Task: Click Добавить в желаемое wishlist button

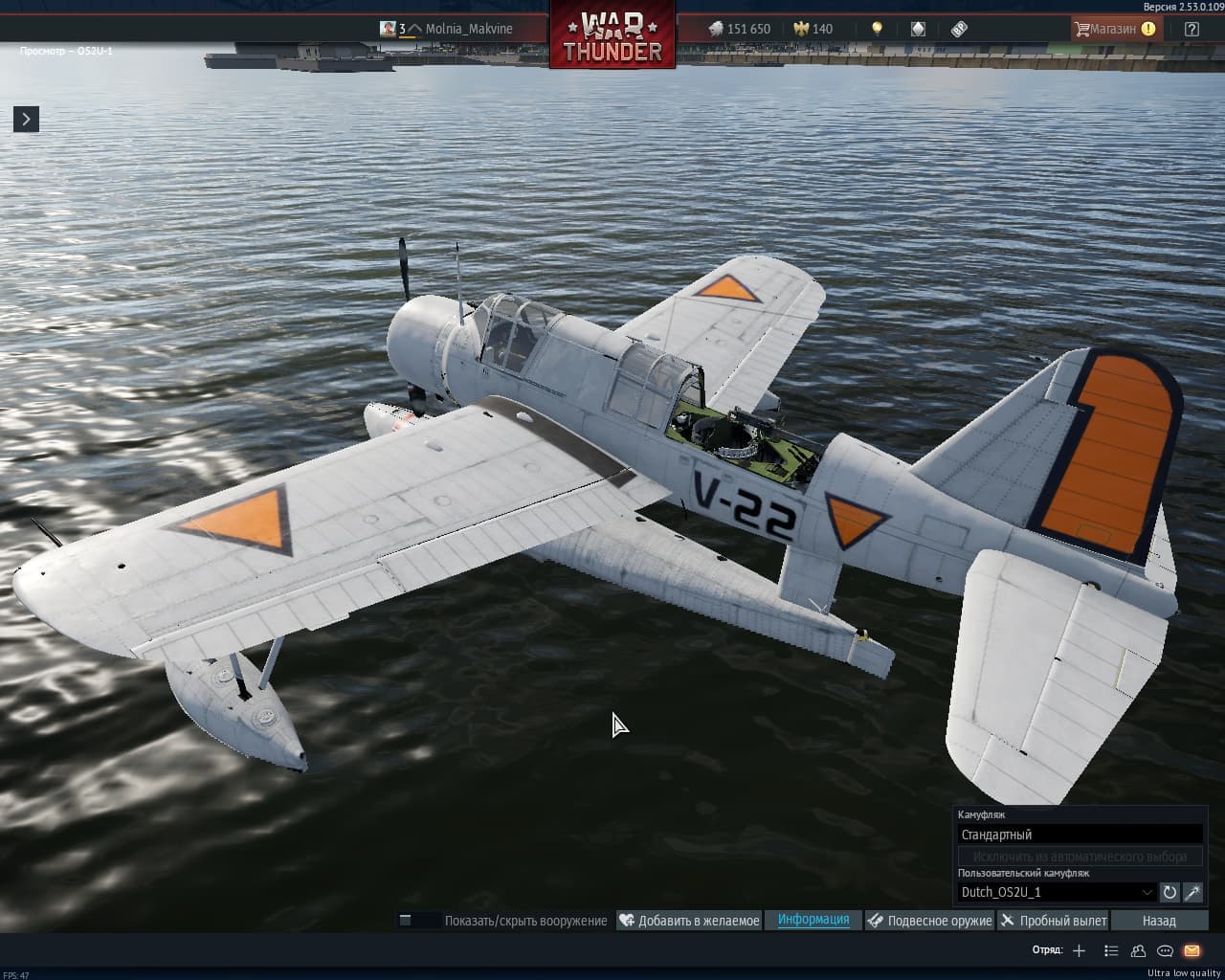Action: click(689, 921)
